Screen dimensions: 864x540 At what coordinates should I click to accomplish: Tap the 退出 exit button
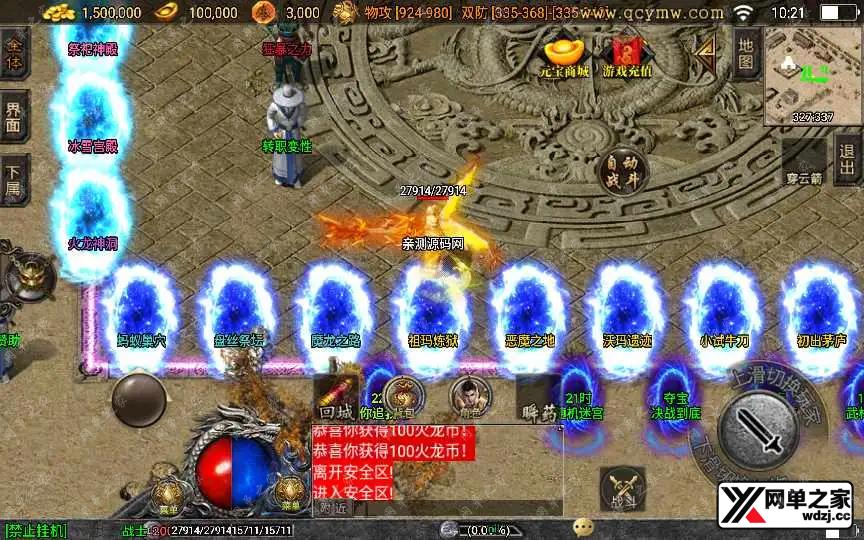[x=848, y=159]
